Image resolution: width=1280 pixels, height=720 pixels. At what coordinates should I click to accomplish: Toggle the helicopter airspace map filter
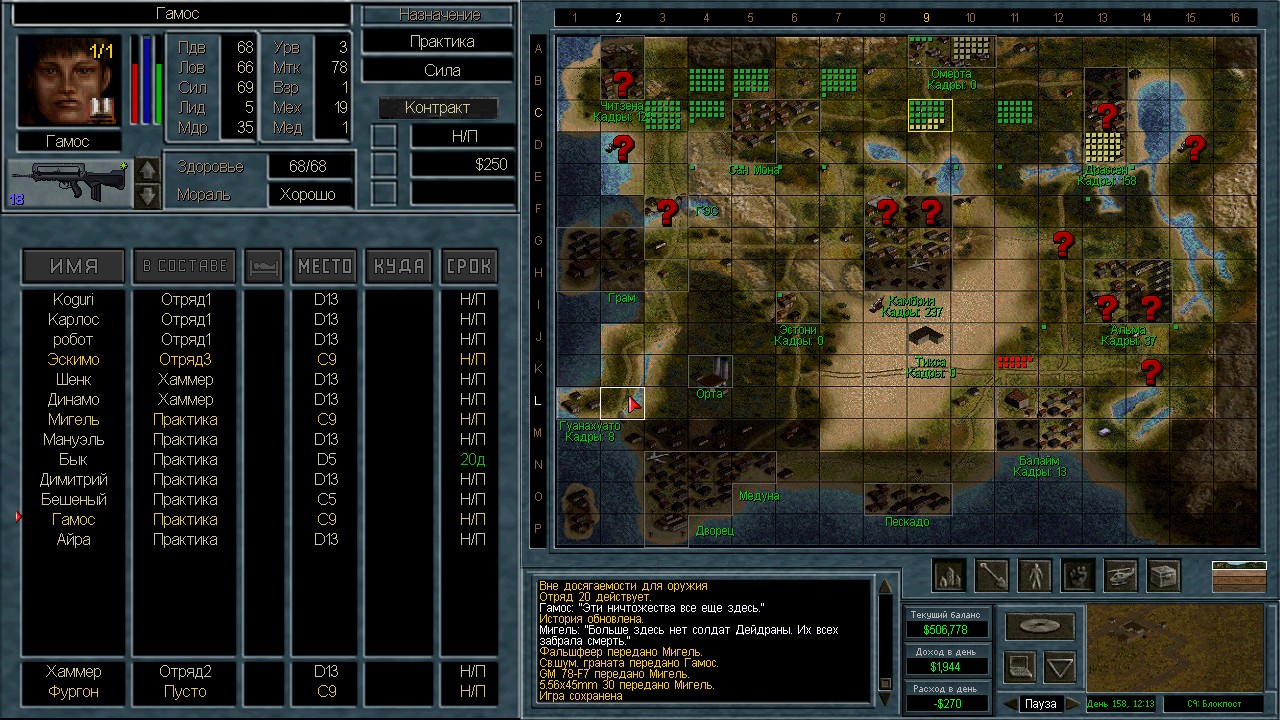click(1121, 575)
